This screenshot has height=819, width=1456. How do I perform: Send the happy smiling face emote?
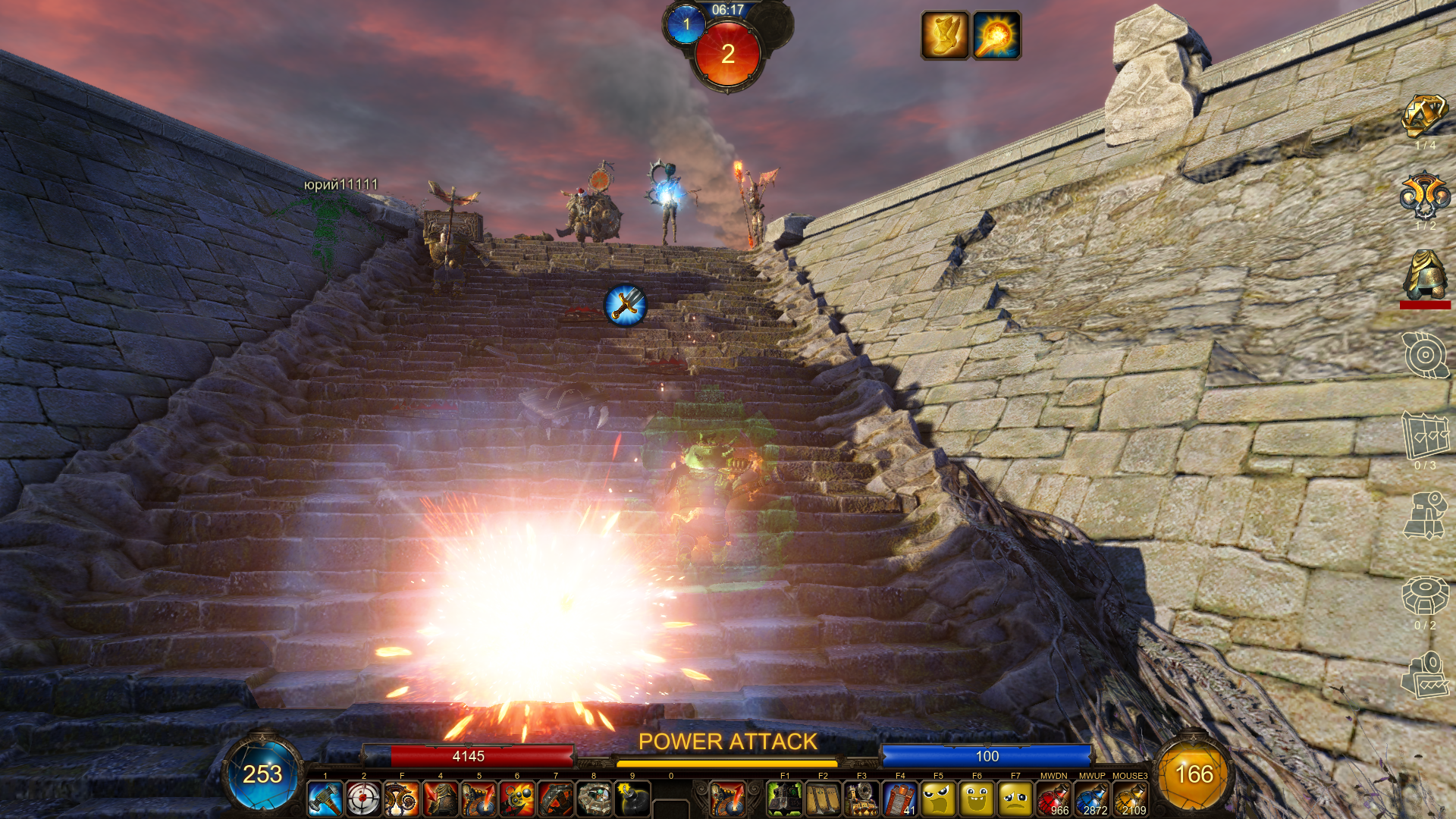point(977,799)
